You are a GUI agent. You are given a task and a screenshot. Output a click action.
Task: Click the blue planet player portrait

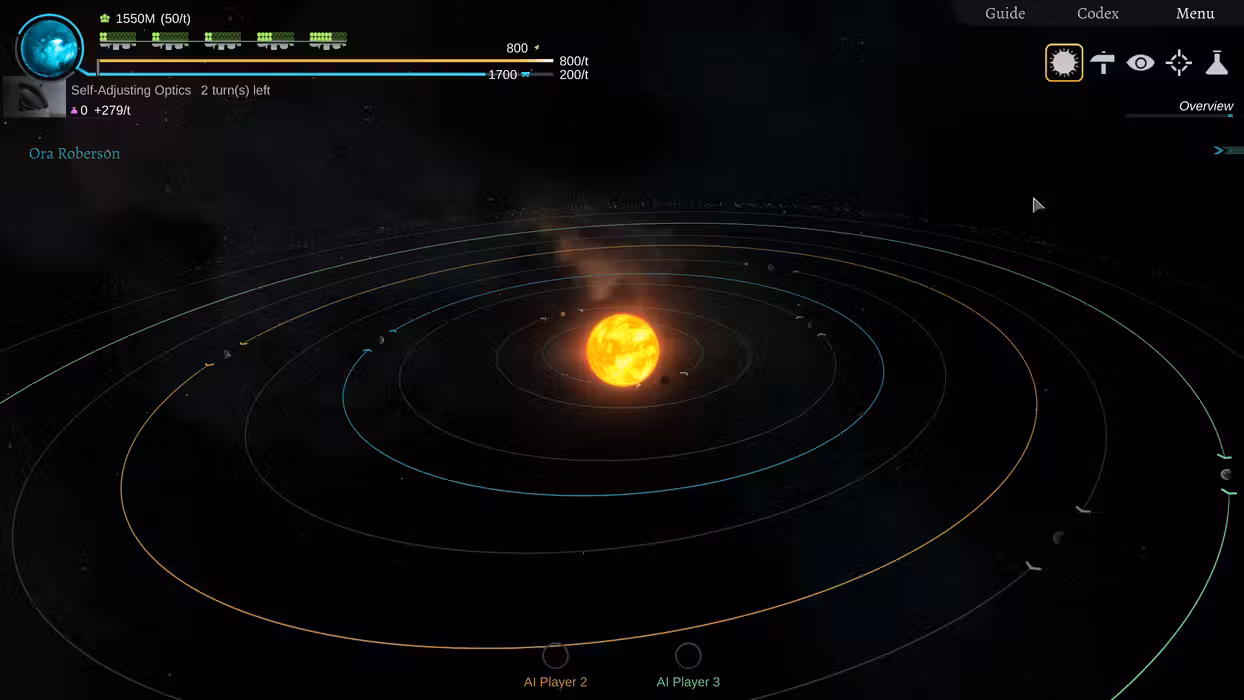coord(50,47)
